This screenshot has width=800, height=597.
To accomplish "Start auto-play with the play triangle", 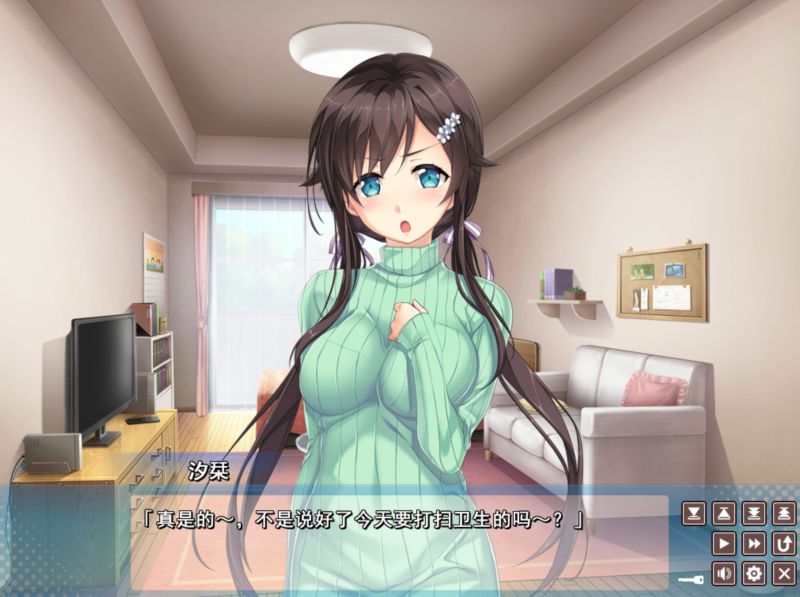I will pyautogui.click(x=725, y=544).
